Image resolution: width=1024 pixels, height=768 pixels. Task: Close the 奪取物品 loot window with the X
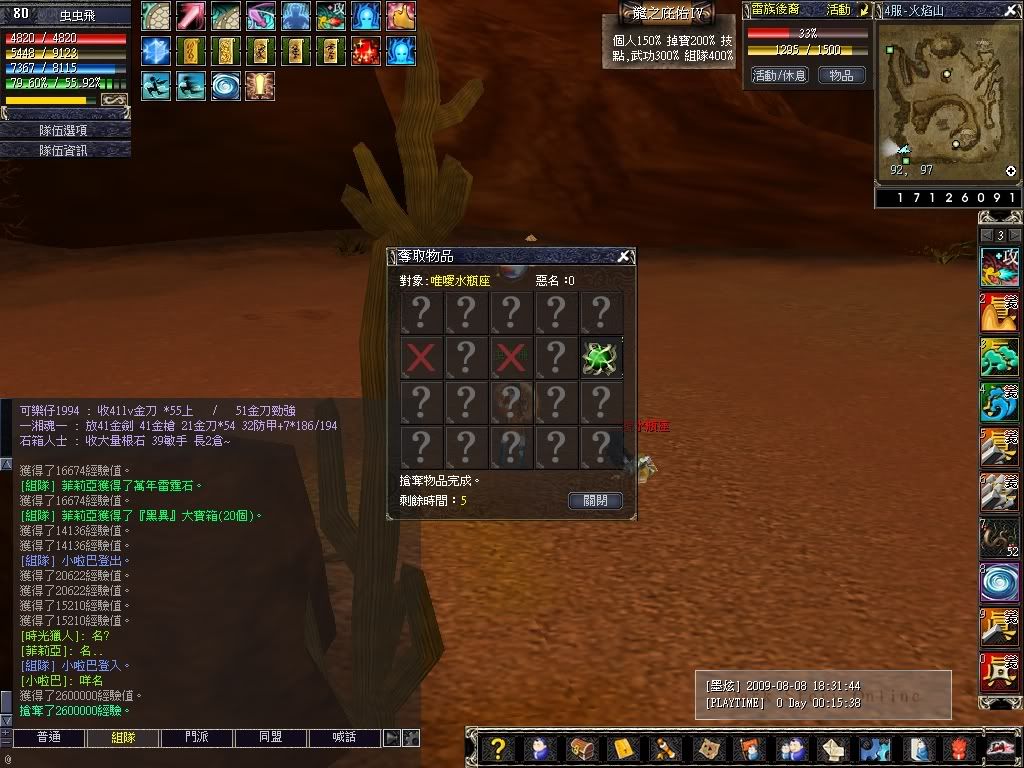[624, 257]
